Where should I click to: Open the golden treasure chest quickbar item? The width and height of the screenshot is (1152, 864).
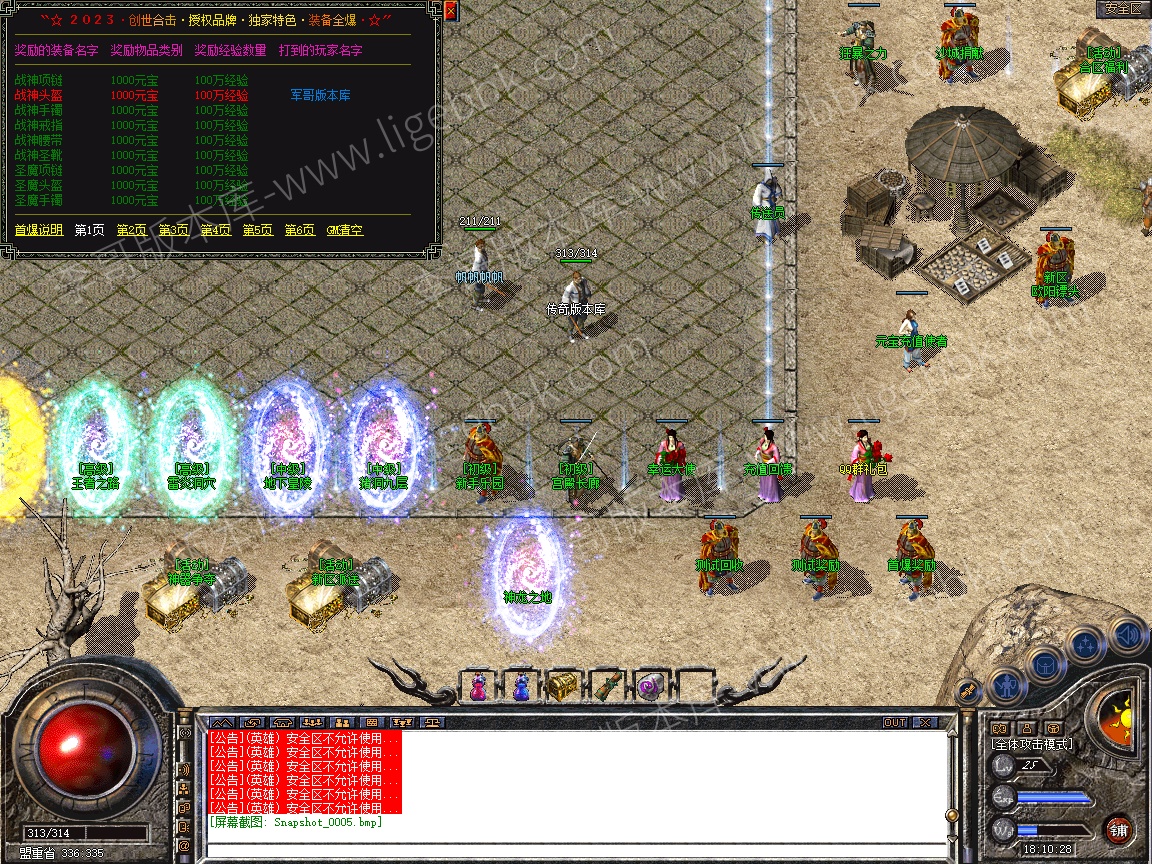click(562, 686)
